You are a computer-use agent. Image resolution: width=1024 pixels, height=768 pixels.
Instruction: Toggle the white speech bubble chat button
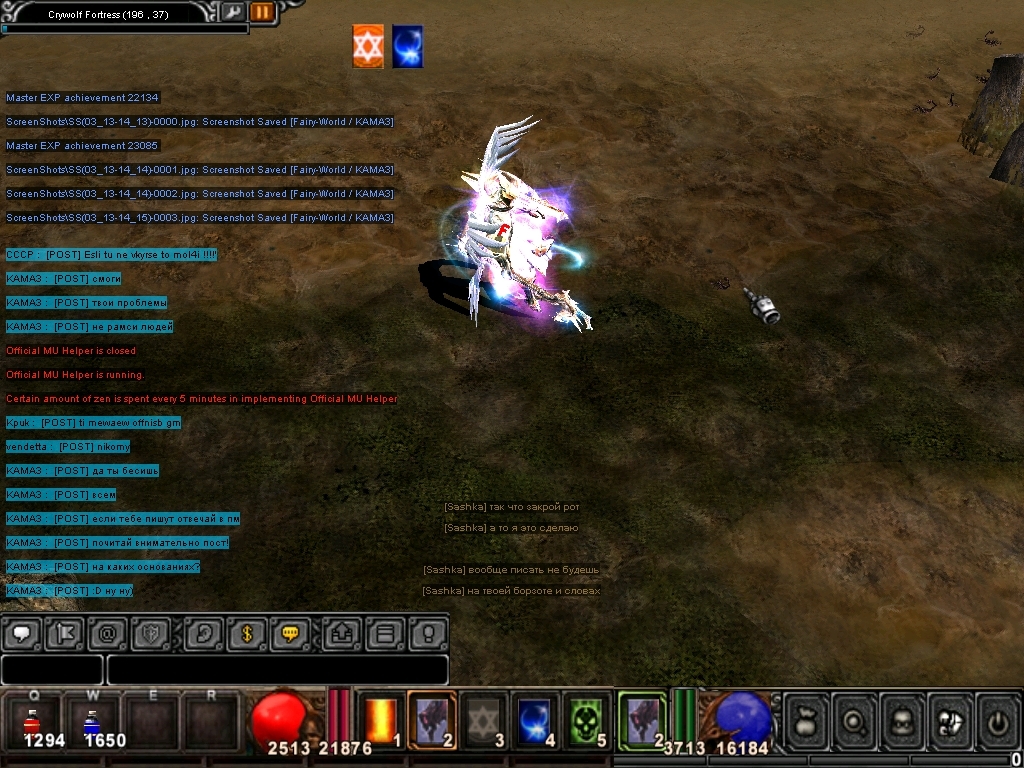pyautogui.click(x=22, y=633)
